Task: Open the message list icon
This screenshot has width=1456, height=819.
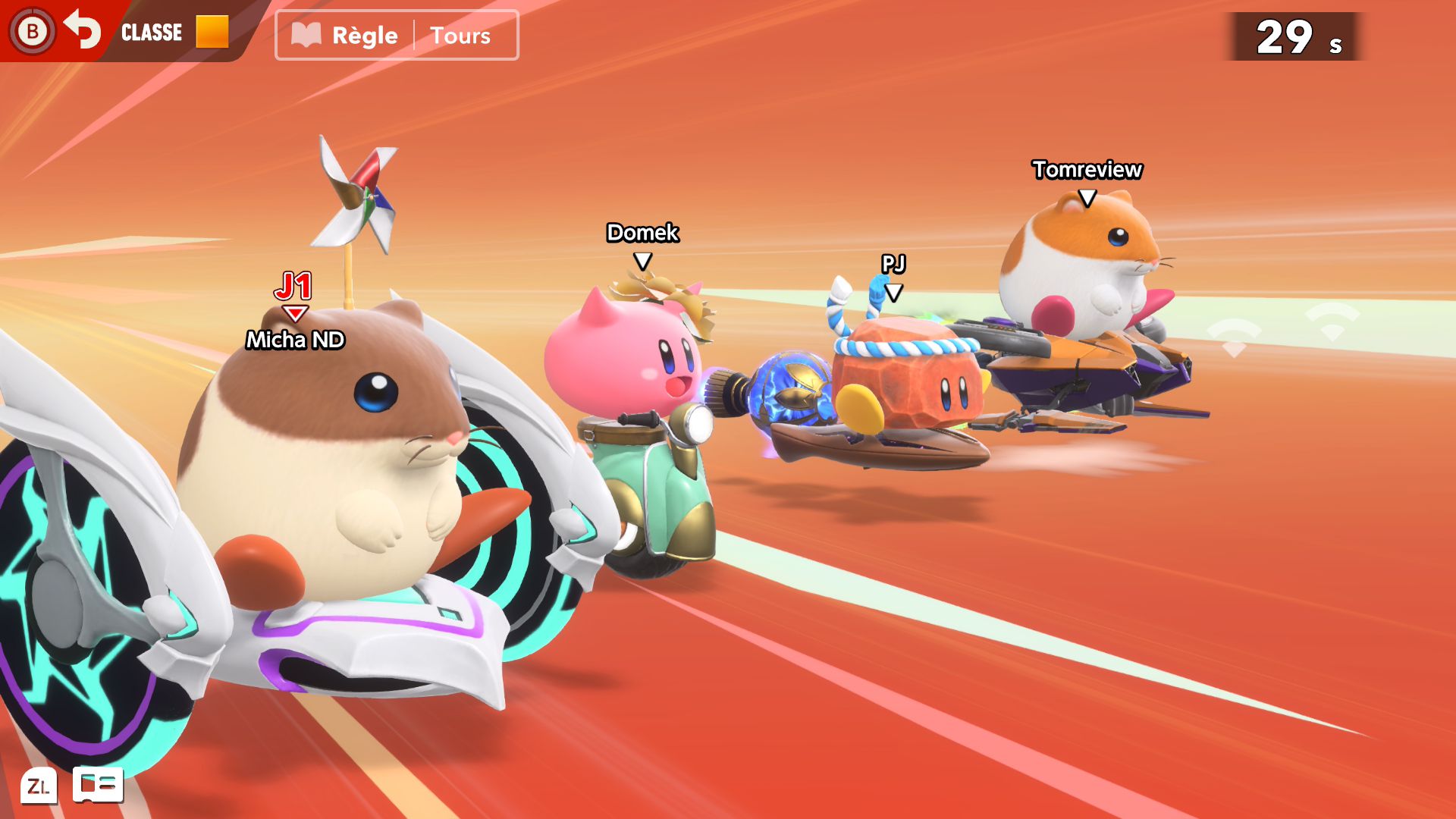Action: (x=98, y=784)
